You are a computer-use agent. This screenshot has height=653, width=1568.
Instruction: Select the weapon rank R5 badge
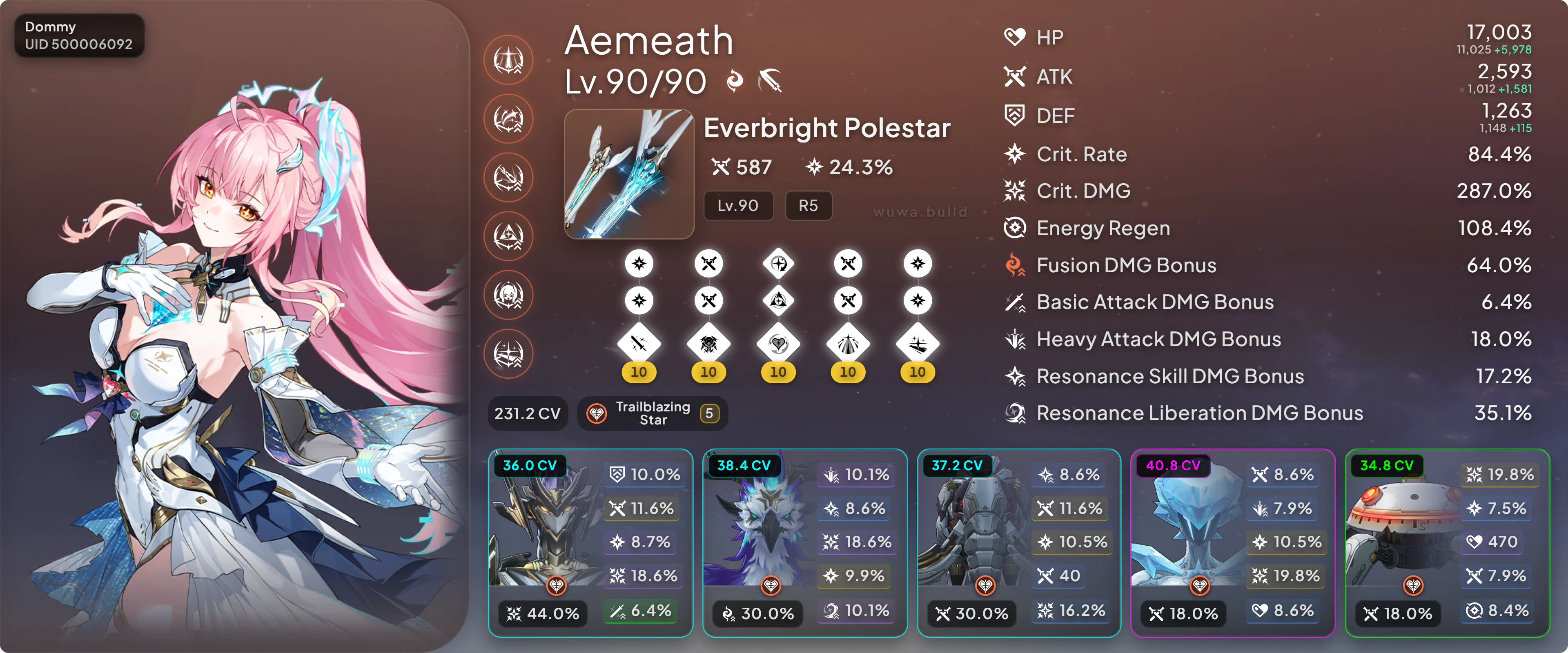[808, 206]
